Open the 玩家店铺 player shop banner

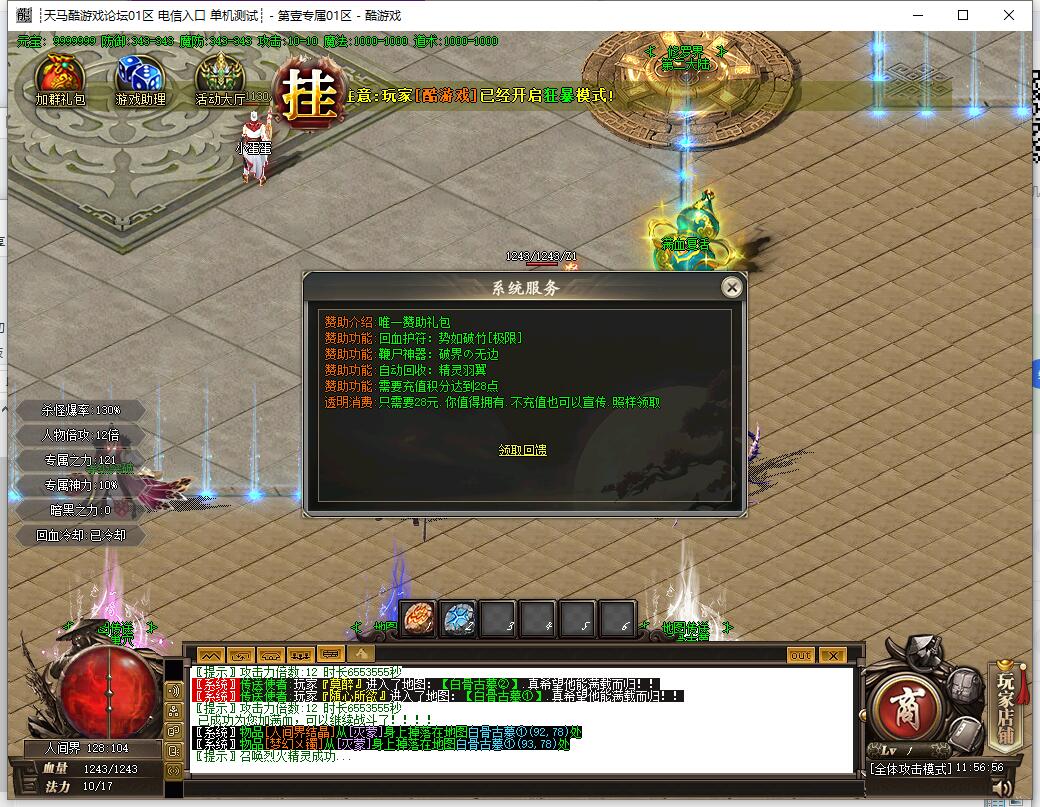(1006, 705)
